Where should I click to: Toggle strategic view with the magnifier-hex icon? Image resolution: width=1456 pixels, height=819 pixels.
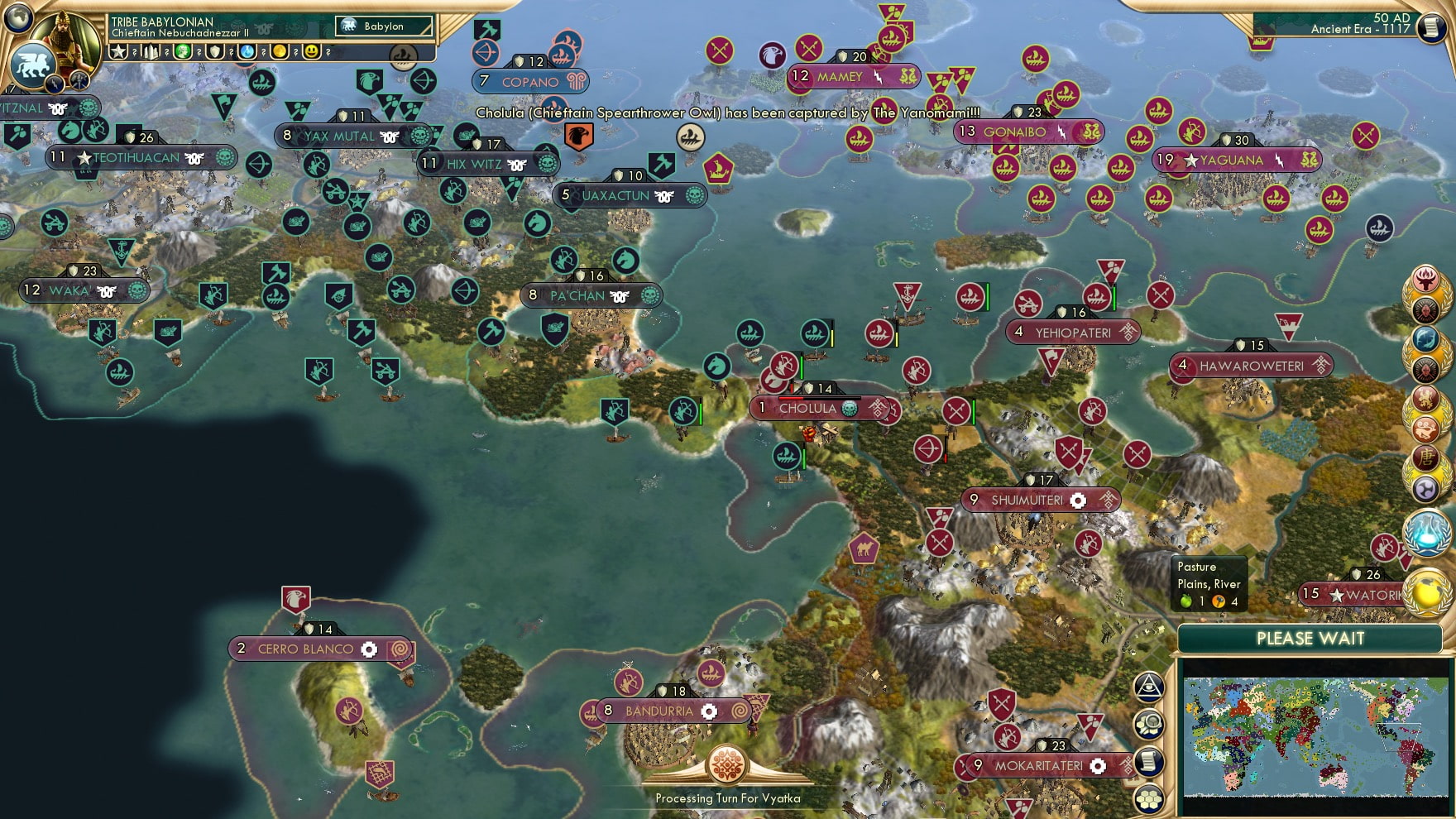1150,725
